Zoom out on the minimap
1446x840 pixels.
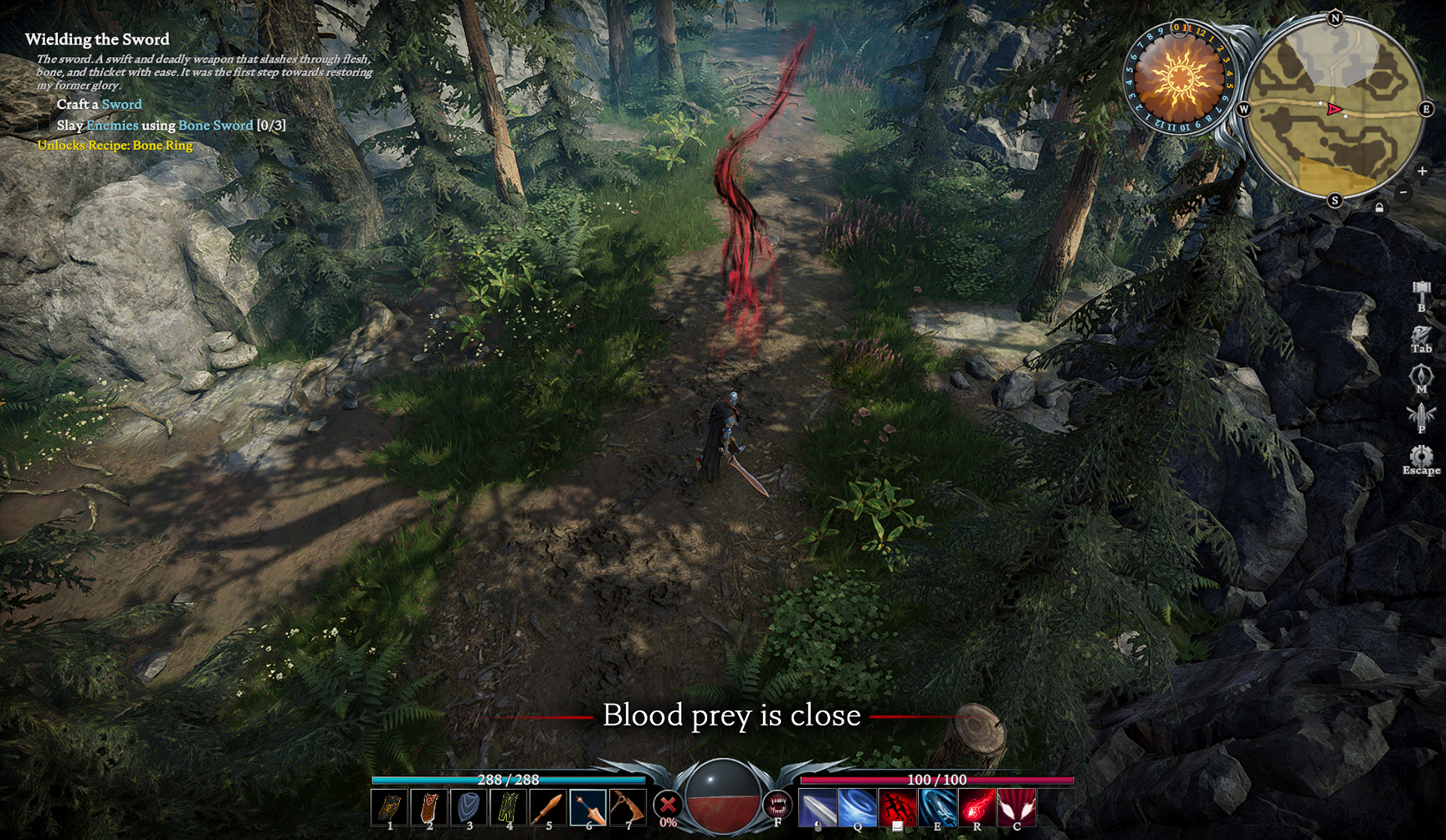pyautogui.click(x=1404, y=192)
